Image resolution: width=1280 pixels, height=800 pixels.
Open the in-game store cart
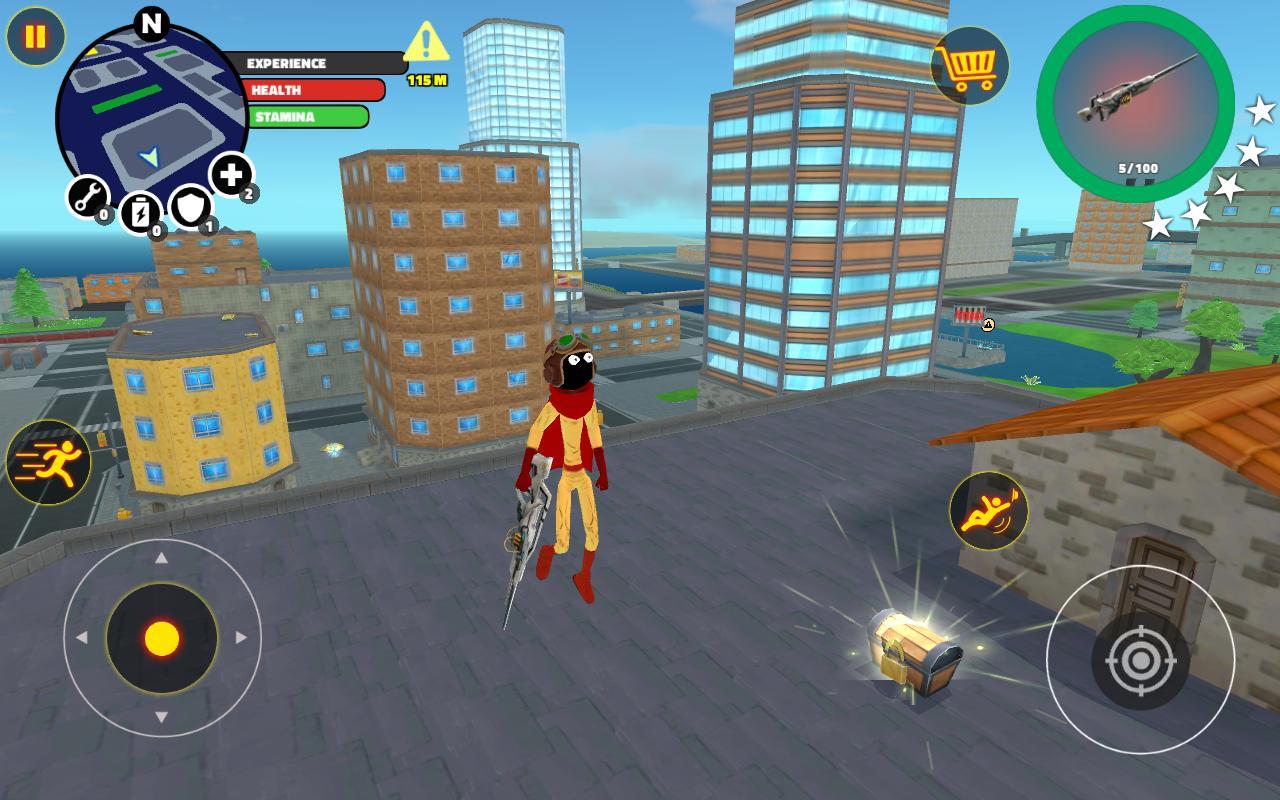[969, 66]
